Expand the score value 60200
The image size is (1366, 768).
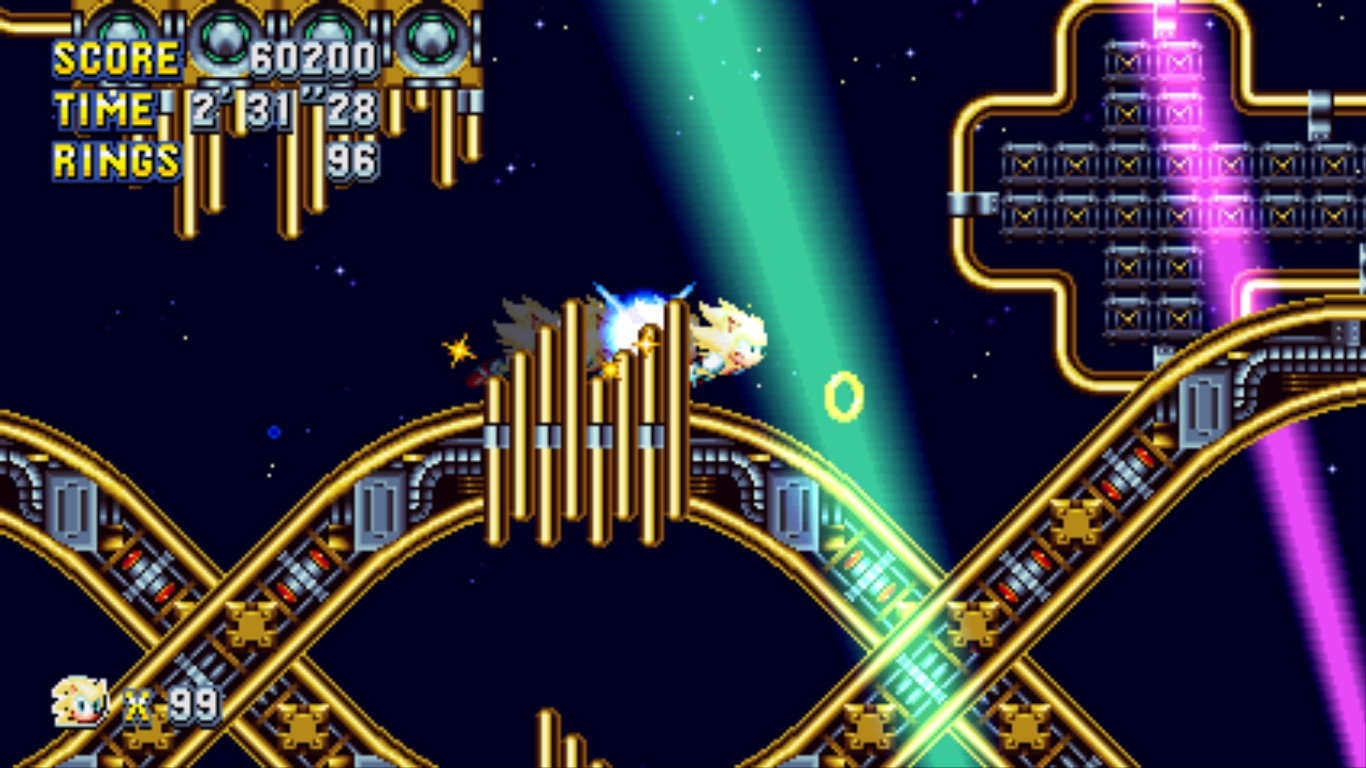315,57
